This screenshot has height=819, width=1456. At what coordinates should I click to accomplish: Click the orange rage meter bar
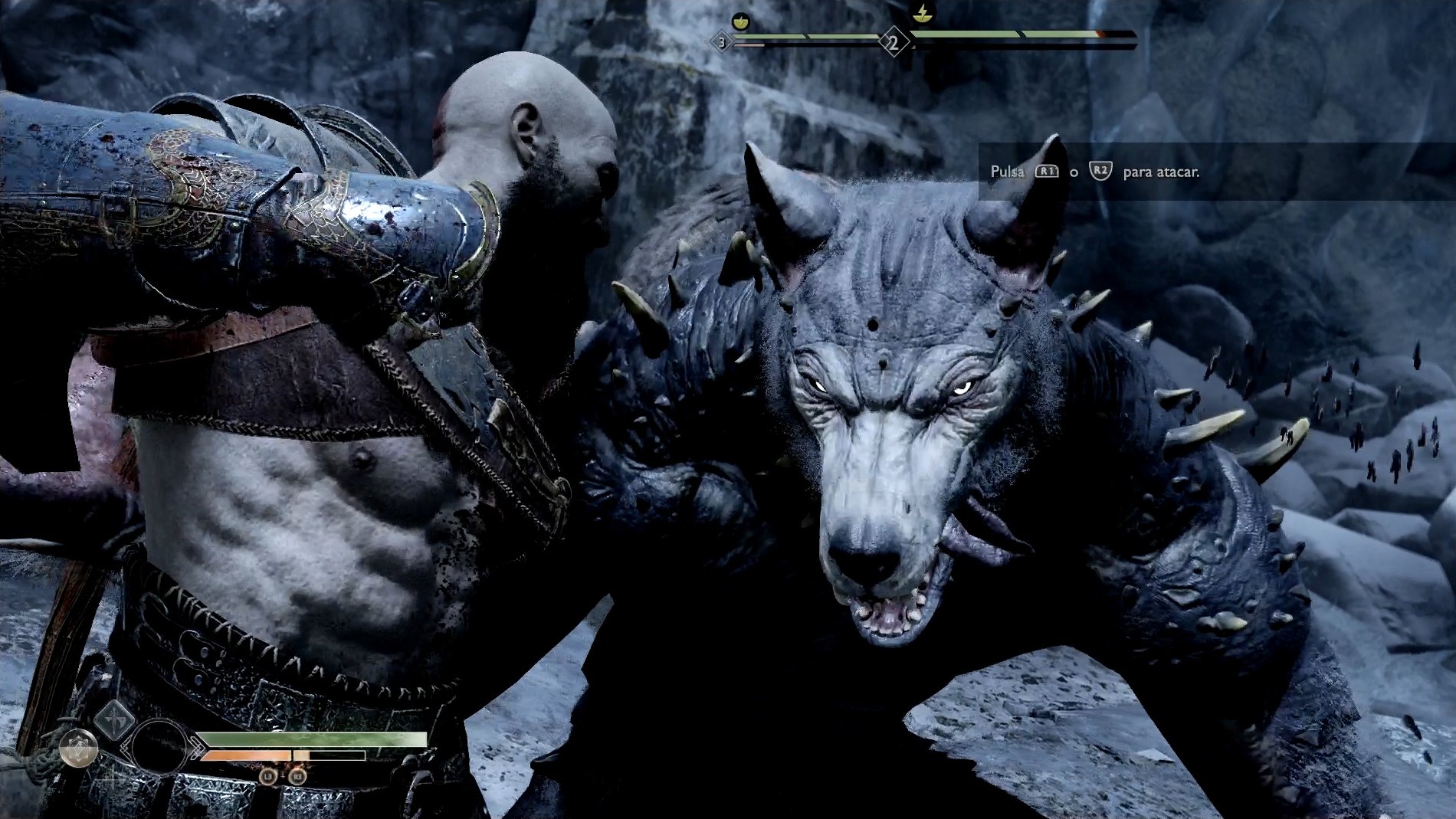(x=246, y=755)
